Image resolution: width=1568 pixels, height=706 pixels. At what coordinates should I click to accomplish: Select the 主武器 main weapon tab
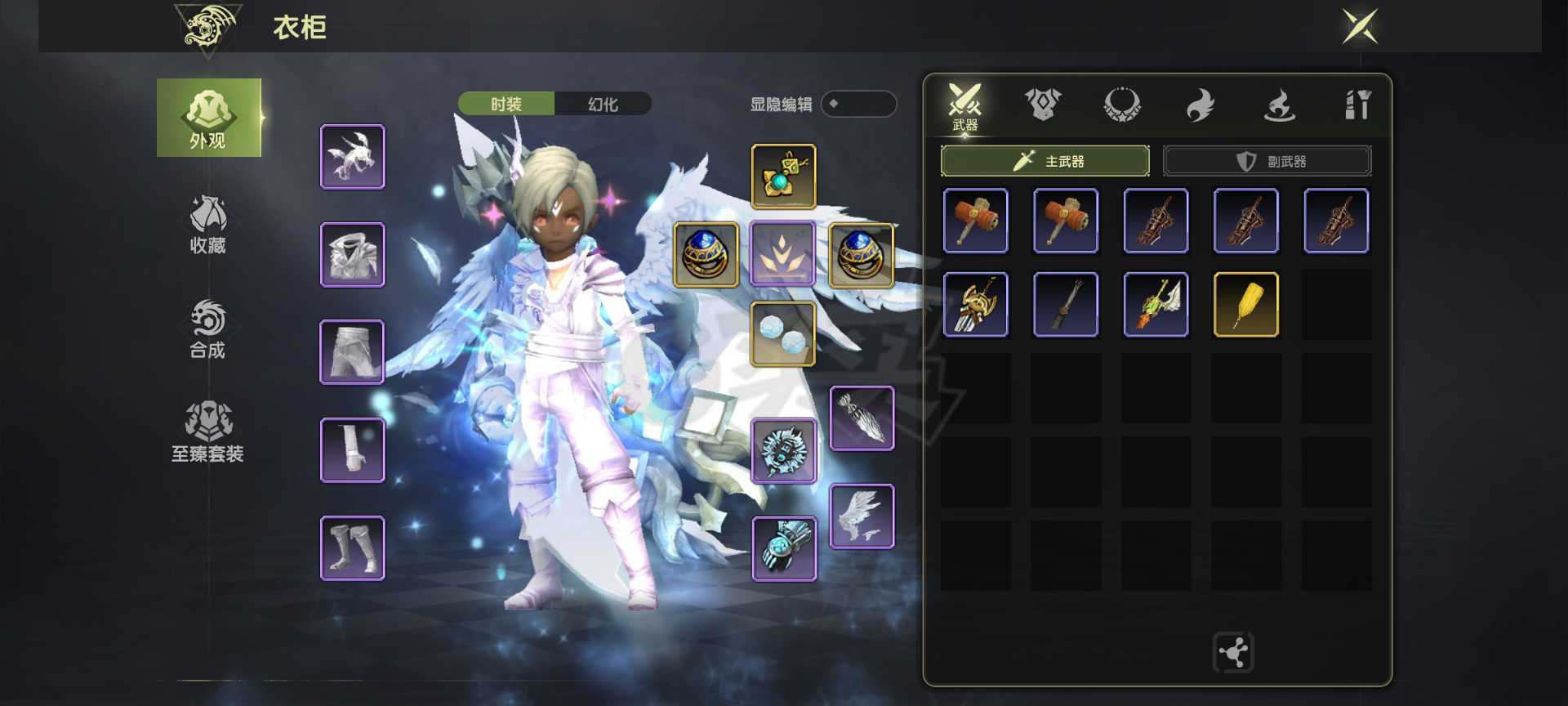tap(1045, 161)
